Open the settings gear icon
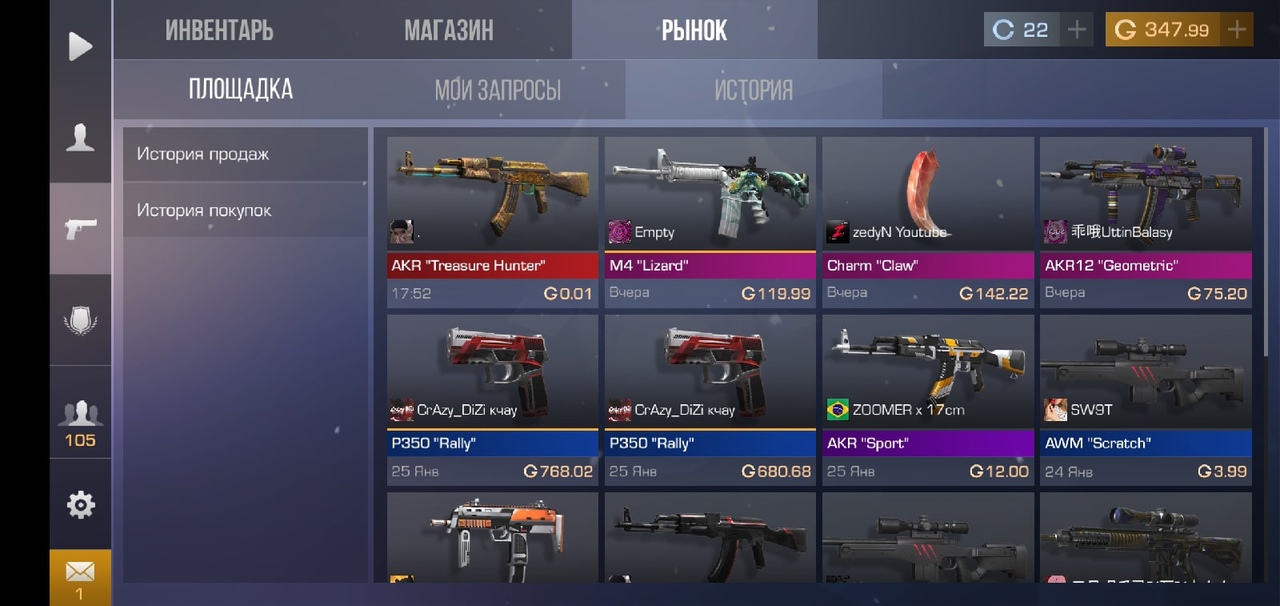1280x606 pixels. 80,505
